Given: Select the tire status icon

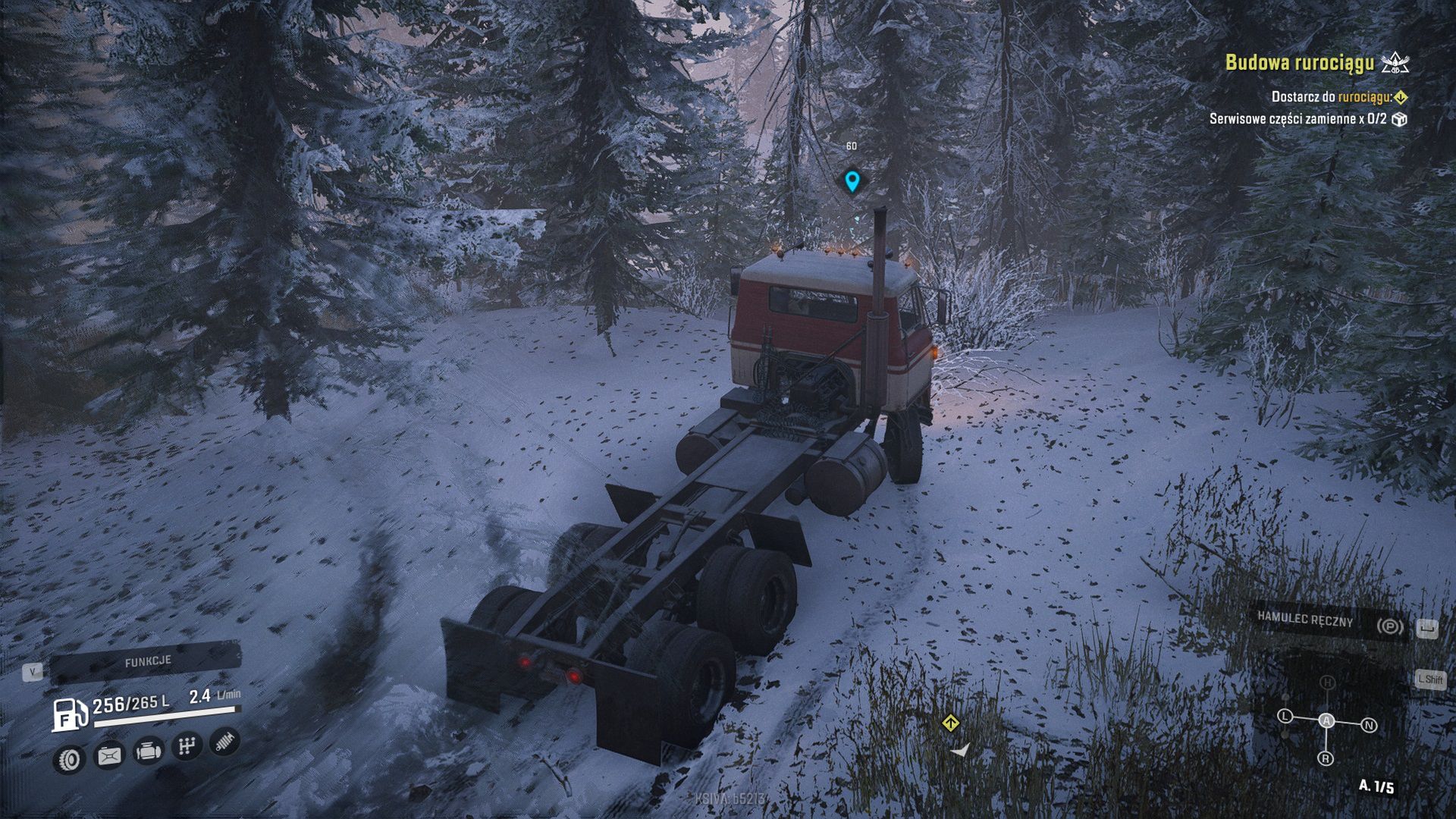Looking at the screenshot, I should pyautogui.click(x=69, y=758).
